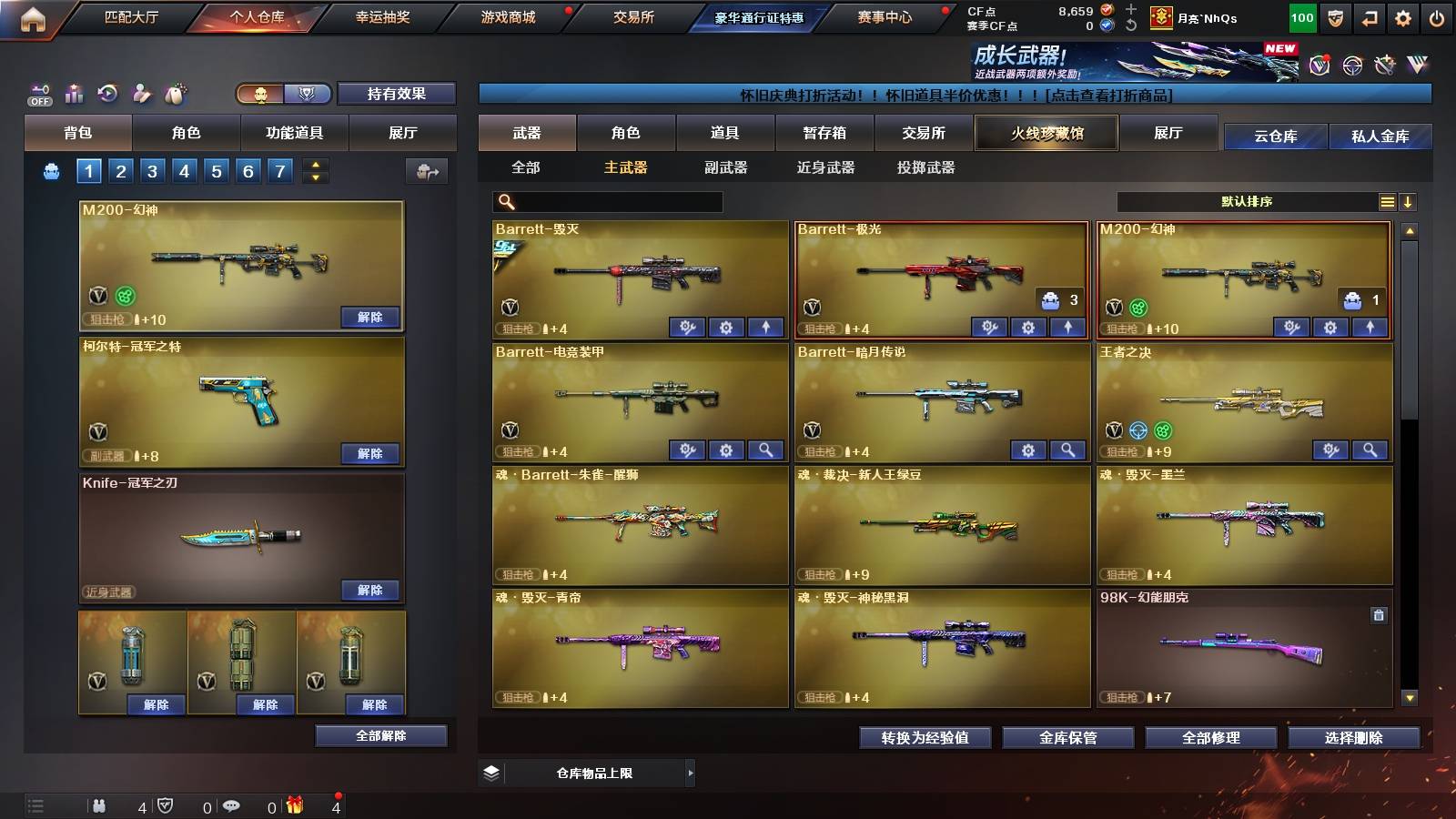The height and width of the screenshot is (819, 1456).
Task: Switch to the trophy side of the character toggle
Action: [308, 94]
